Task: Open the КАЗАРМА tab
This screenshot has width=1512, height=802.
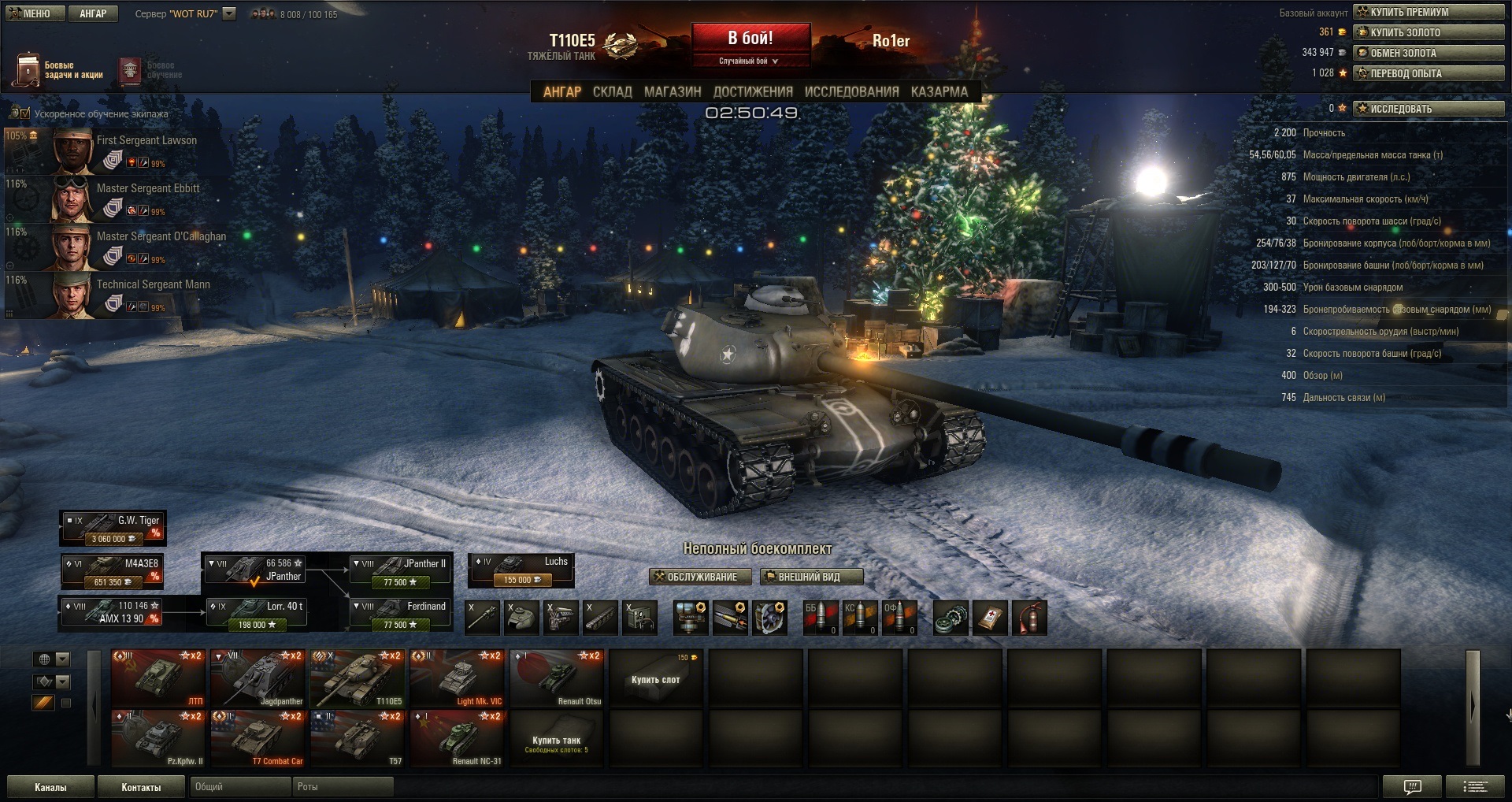Action: coord(939,91)
